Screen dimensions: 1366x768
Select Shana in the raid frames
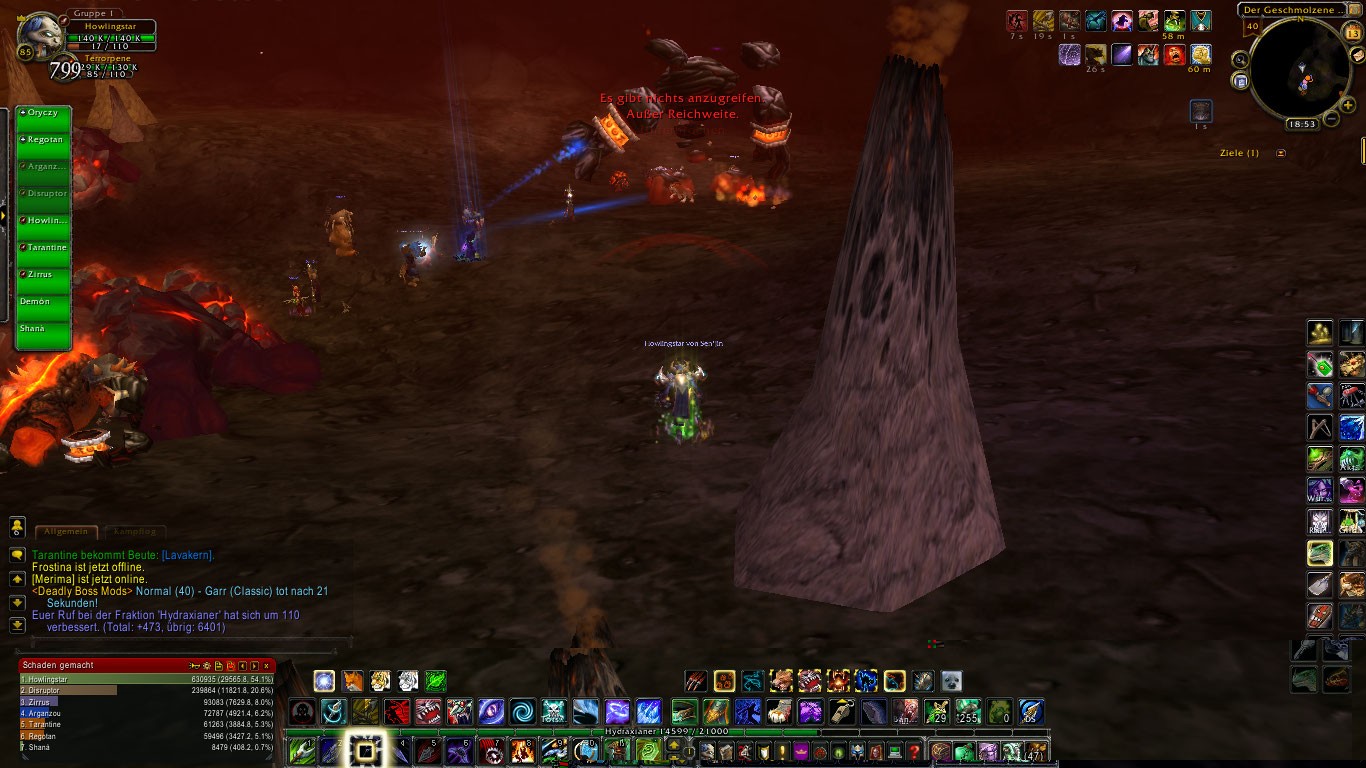(x=44, y=329)
